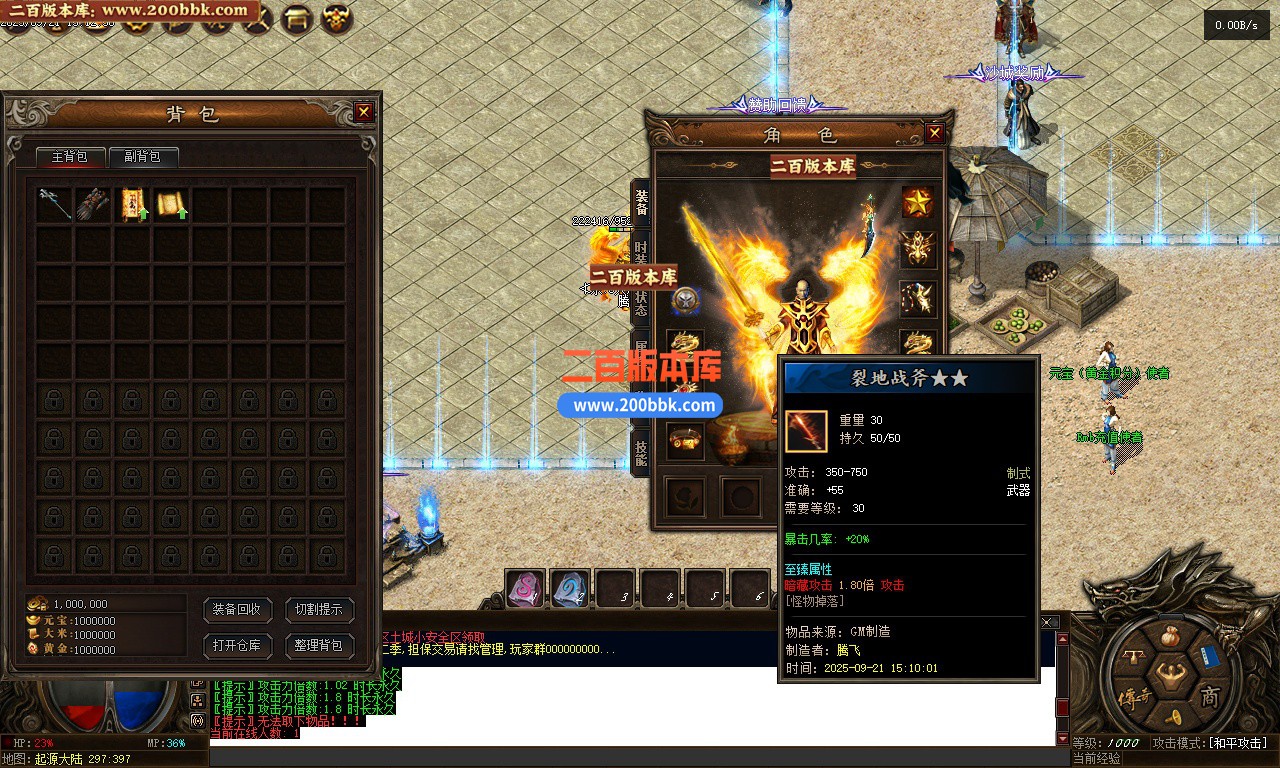Switch to the 副背包 tab

point(142,157)
